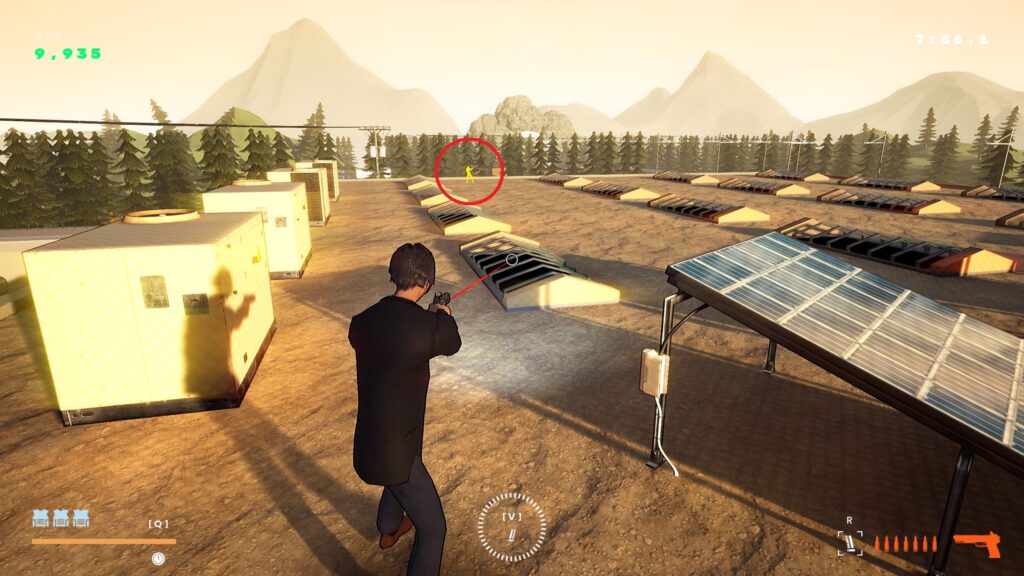
Task: Click the small clock slow-motion icon
Action: point(158,558)
